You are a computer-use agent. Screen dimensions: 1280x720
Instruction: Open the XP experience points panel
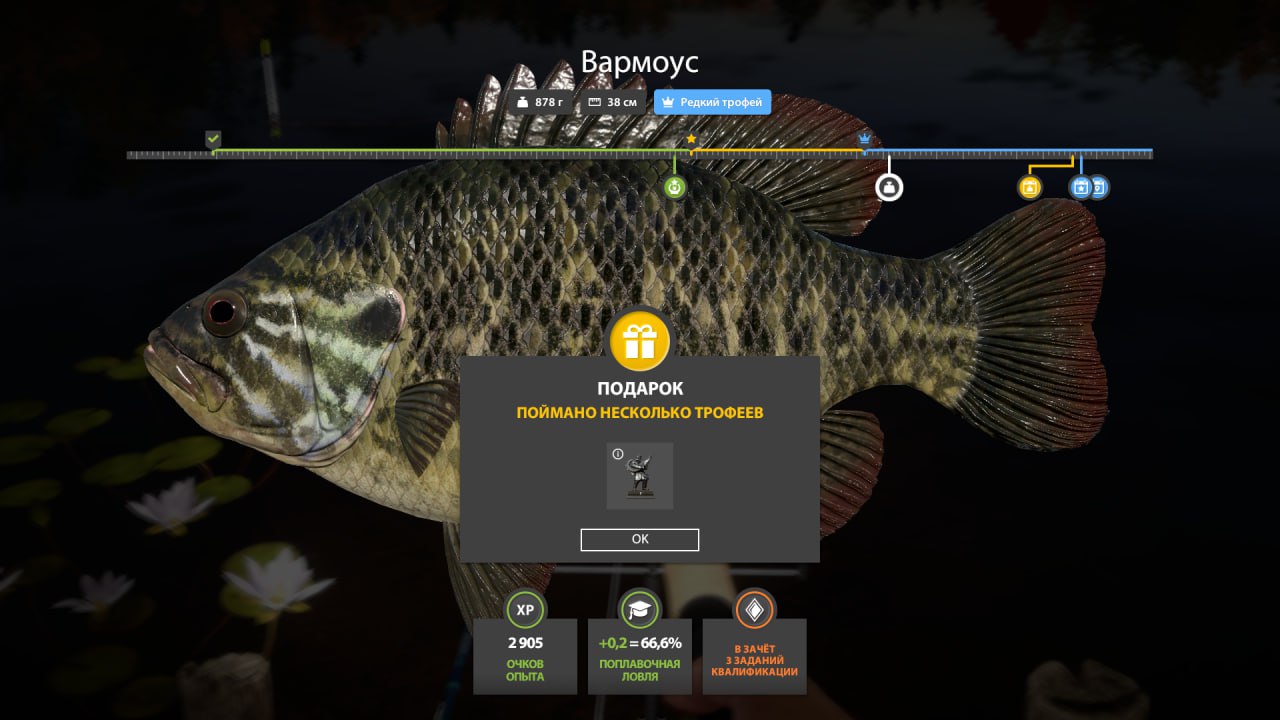pyautogui.click(x=525, y=642)
